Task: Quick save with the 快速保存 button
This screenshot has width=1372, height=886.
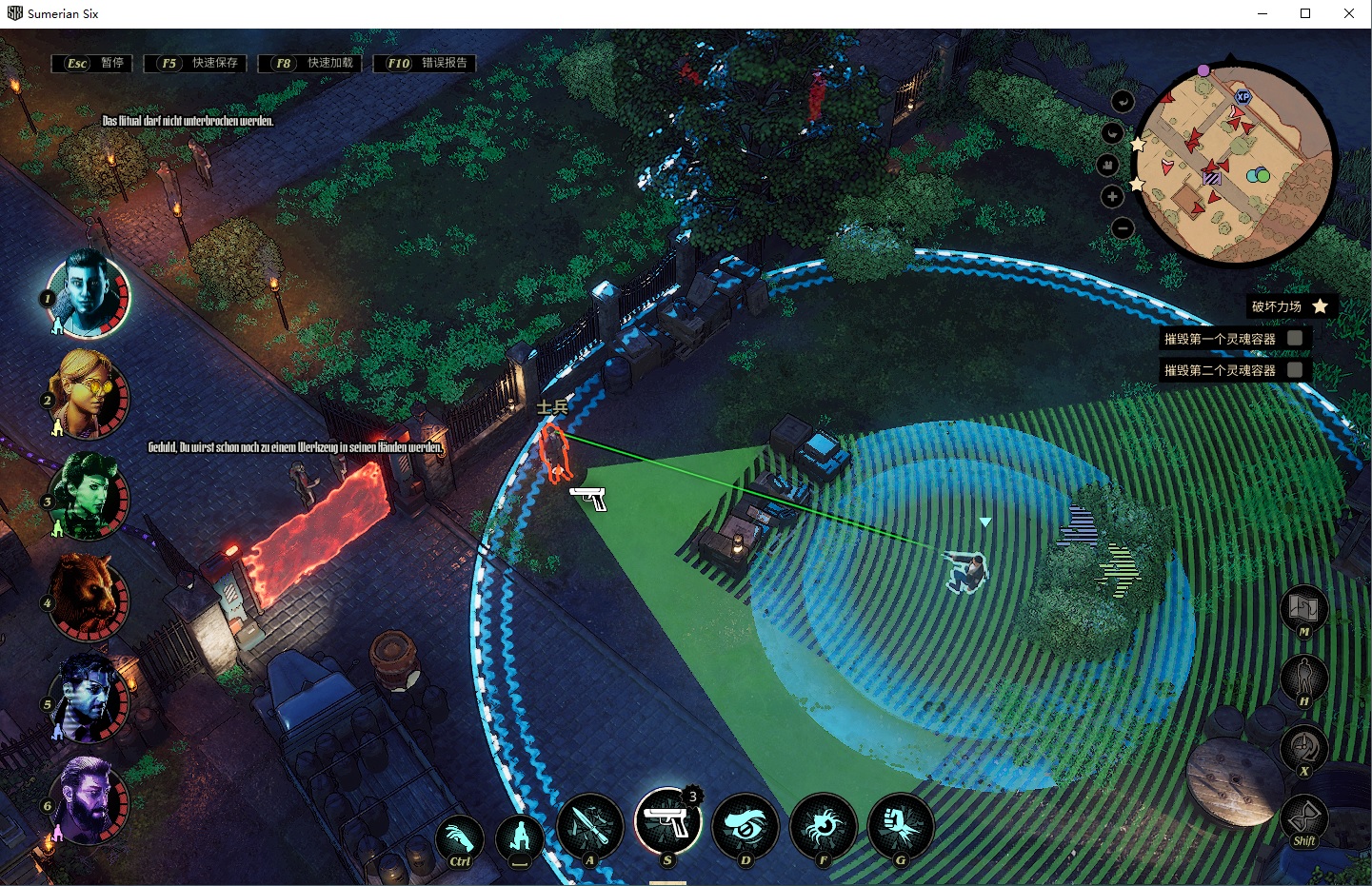Action: (x=197, y=63)
